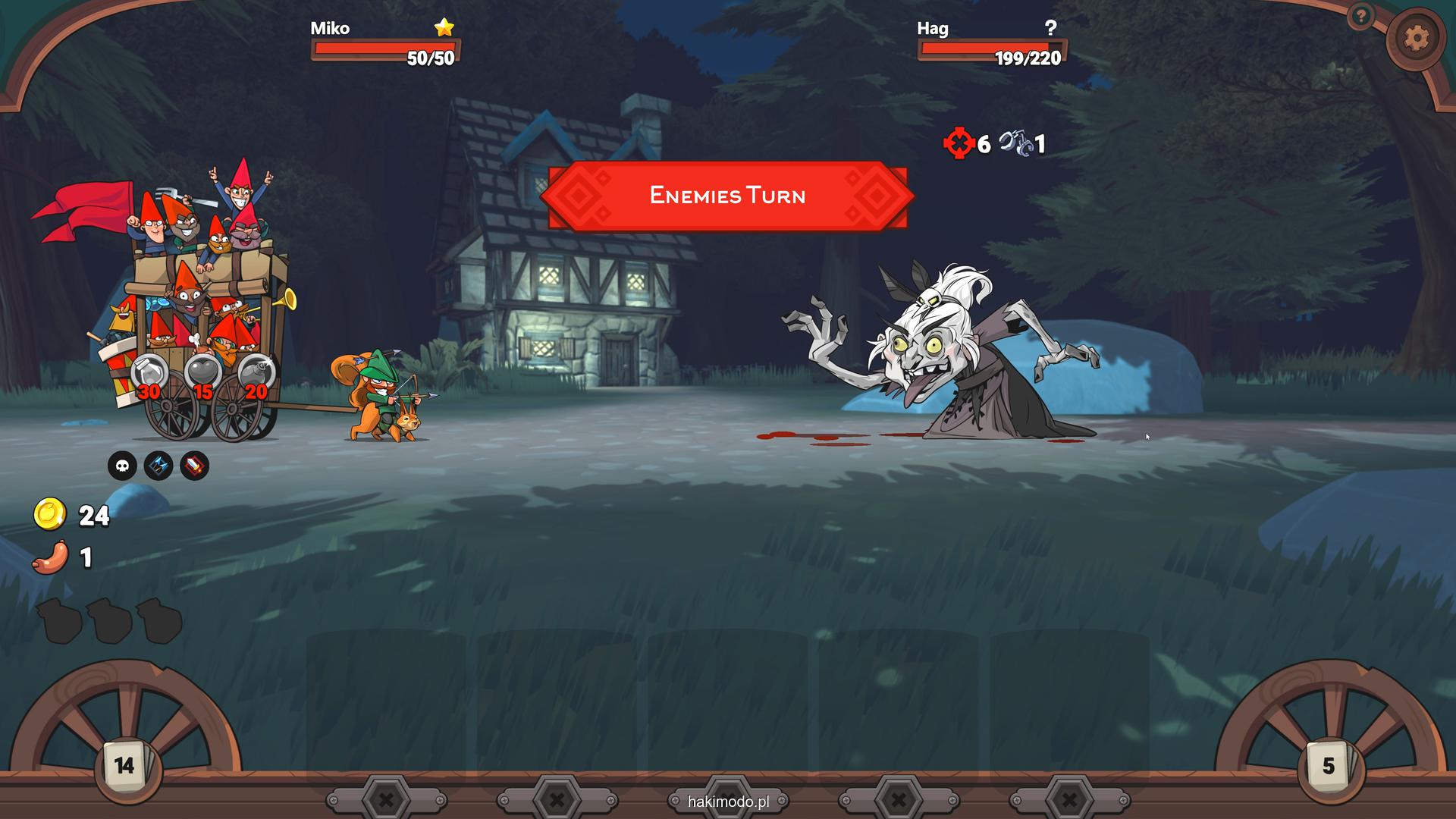The image size is (1456, 819).
Task: Click the sausage food resource icon
Action: 51,557
